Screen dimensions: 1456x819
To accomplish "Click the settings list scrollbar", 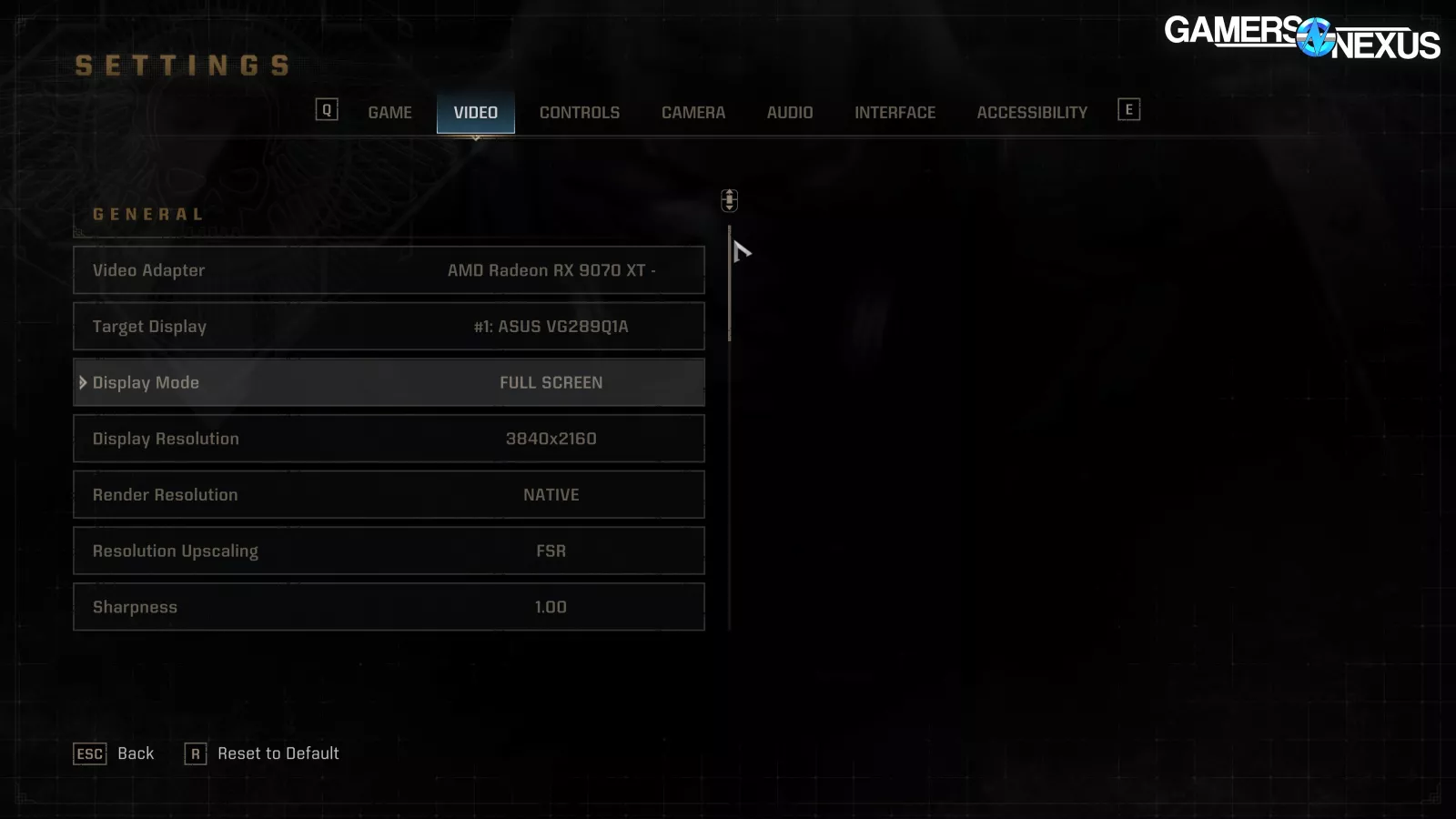I will (730, 284).
